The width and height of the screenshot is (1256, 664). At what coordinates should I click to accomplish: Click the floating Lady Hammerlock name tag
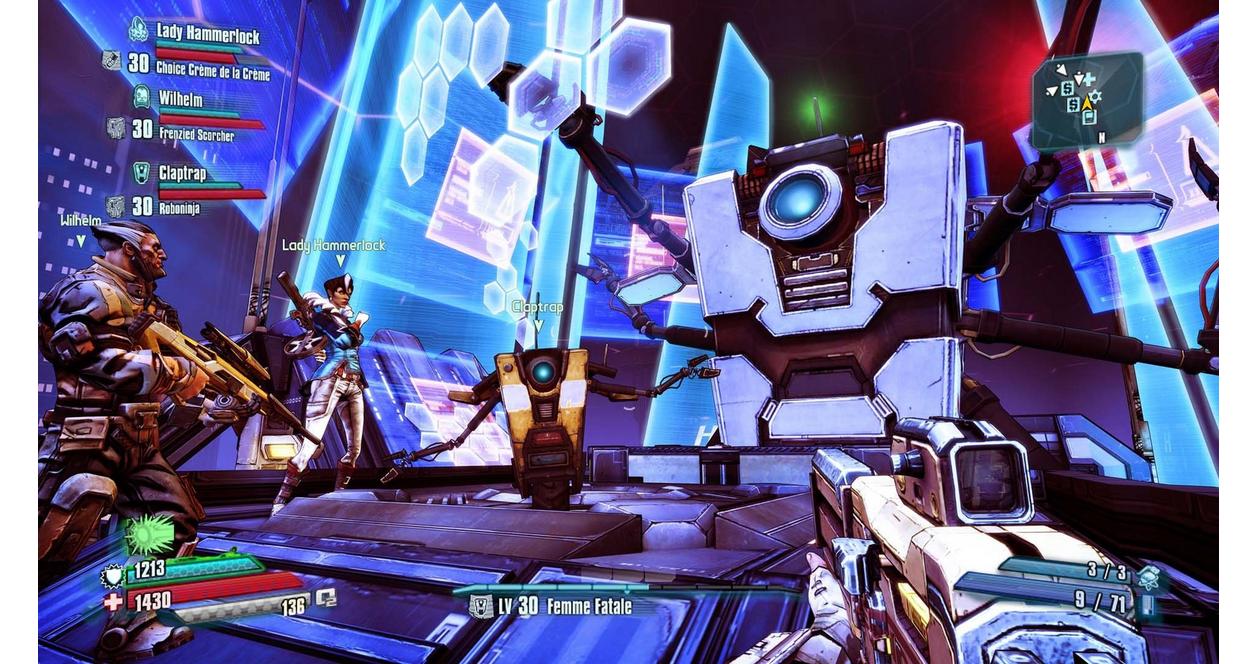[x=333, y=245]
